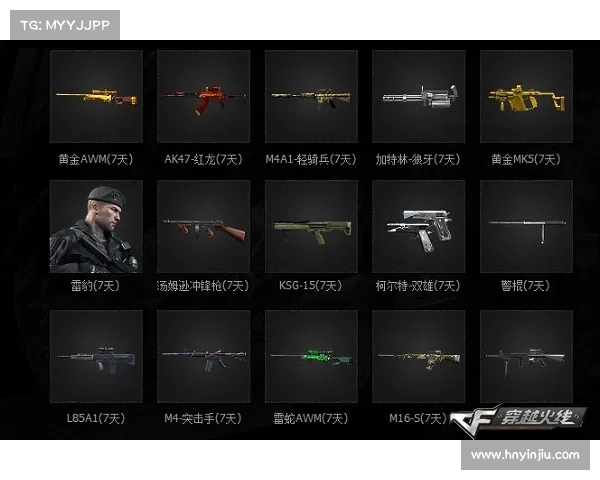Pick the L85A1 rifle tile
This screenshot has height=480, width=600.
[96, 357]
